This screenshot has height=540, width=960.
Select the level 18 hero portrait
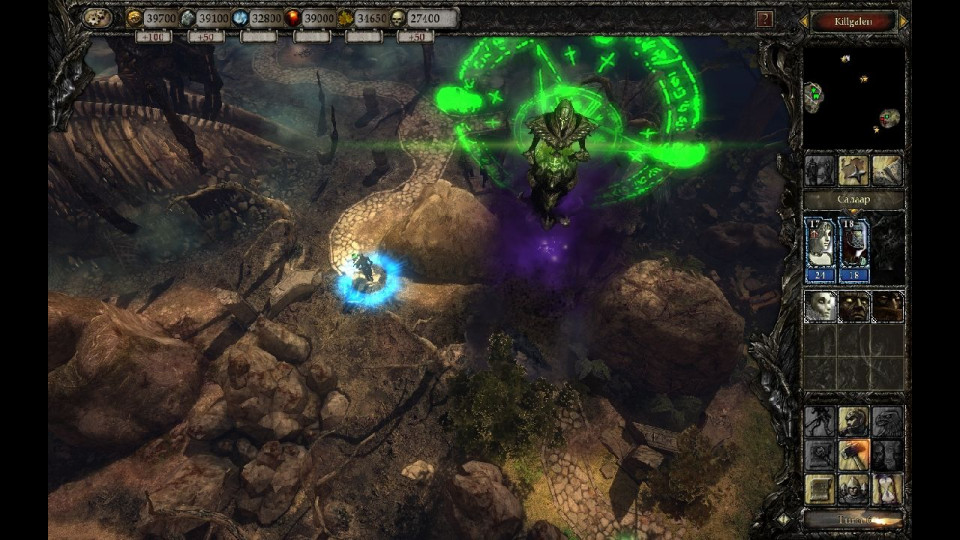pyautogui.click(x=854, y=249)
